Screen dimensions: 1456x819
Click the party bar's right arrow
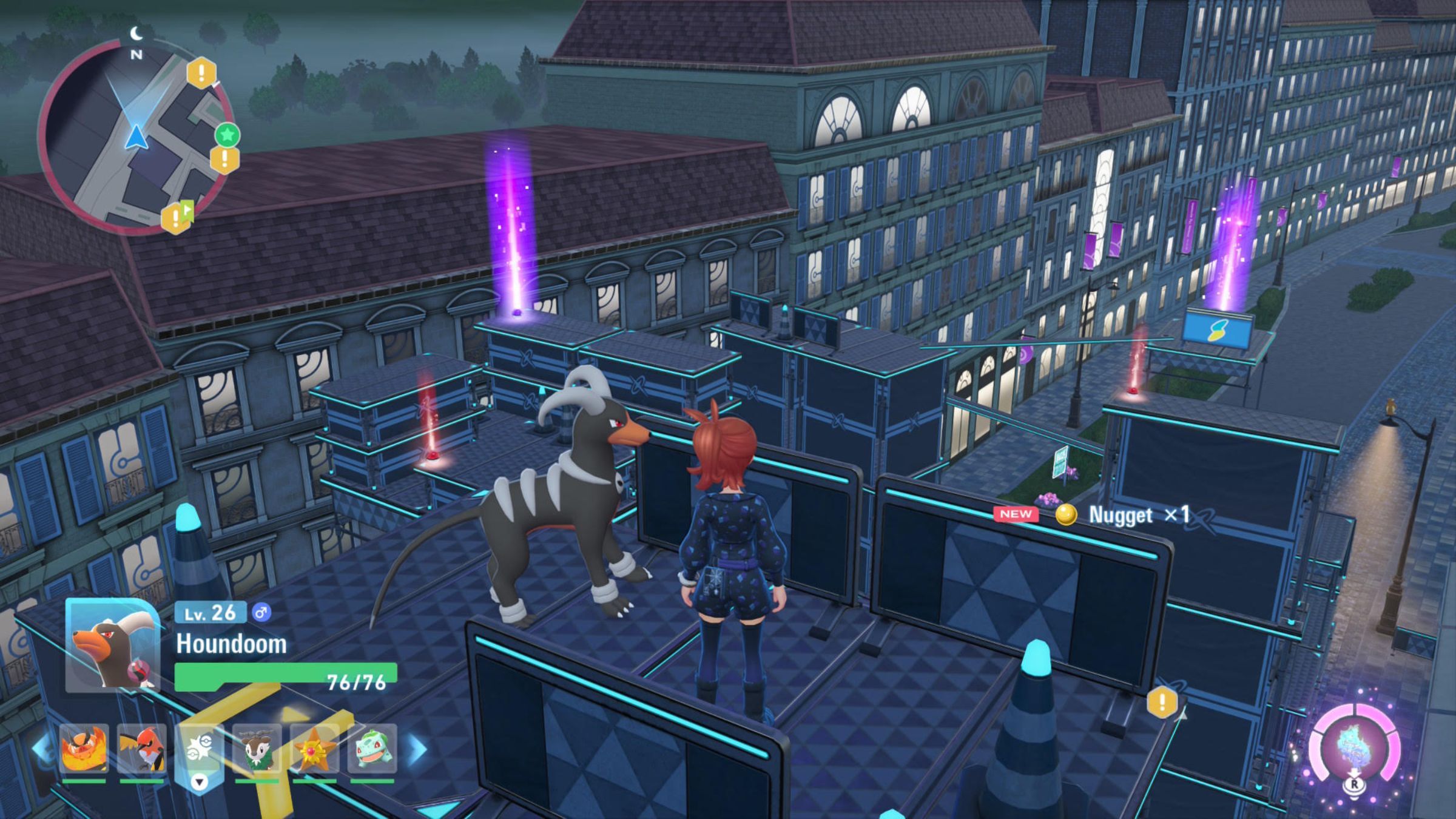417,750
